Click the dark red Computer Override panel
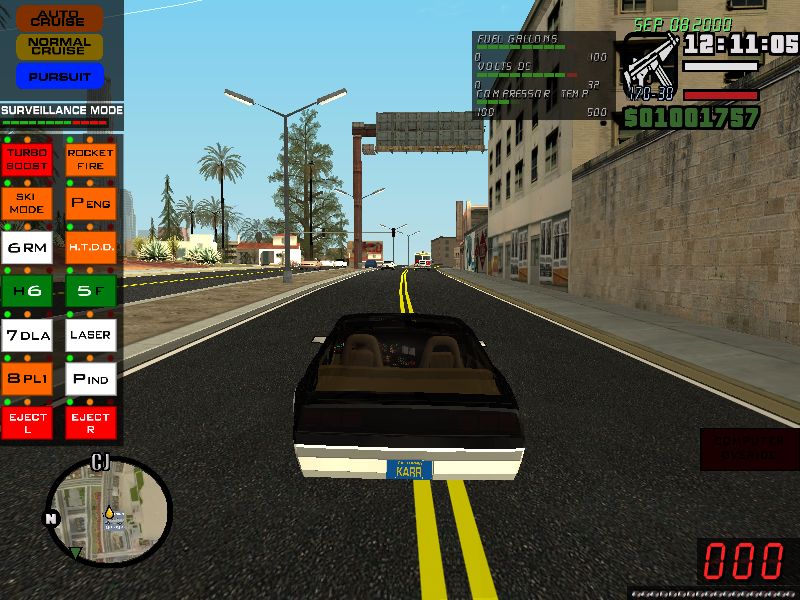Image resolution: width=800 pixels, height=600 pixels. [x=749, y=449]
